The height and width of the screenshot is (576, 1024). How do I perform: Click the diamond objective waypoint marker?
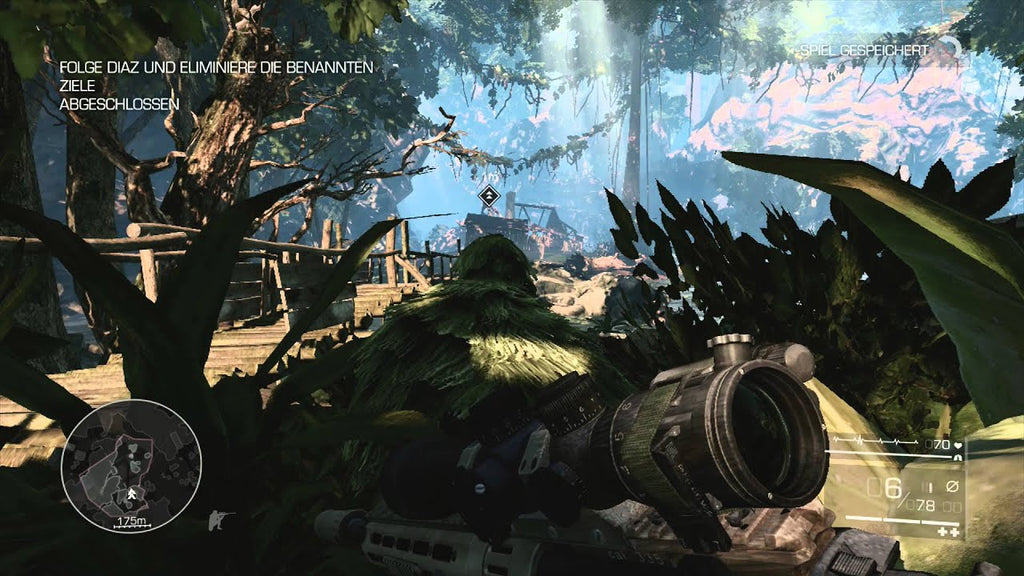(x=488, y=196)
